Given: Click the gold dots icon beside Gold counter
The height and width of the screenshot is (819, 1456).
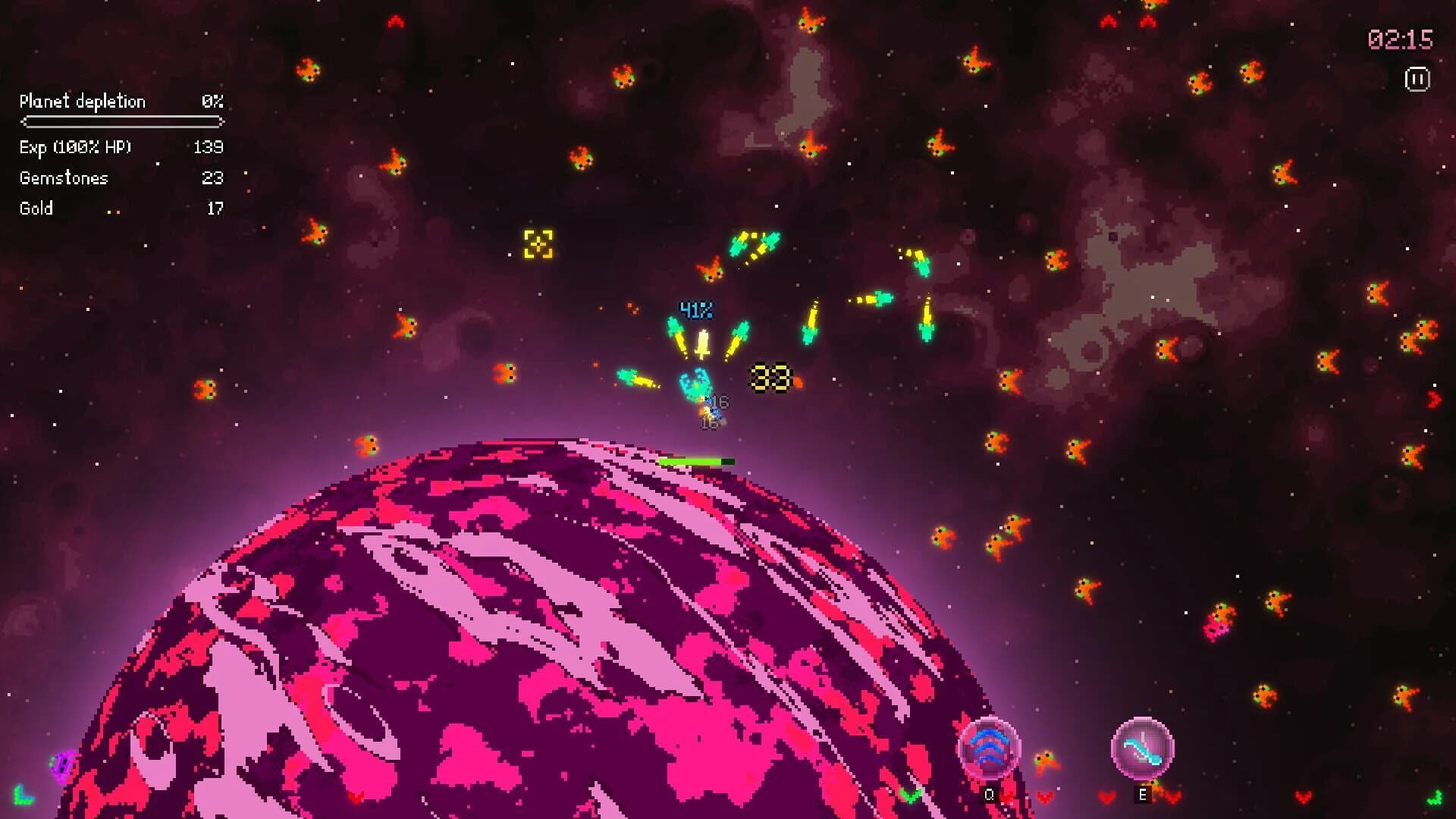Looking at the screenshot, I should pyautogui.click(x=115, y=212).
